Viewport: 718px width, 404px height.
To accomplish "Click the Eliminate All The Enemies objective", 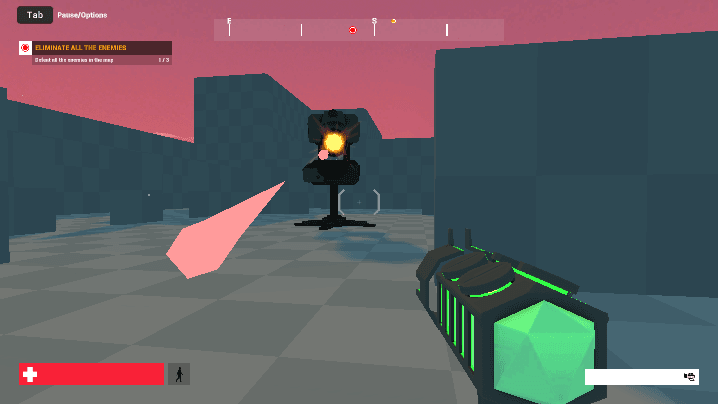I will pos(95,48).
